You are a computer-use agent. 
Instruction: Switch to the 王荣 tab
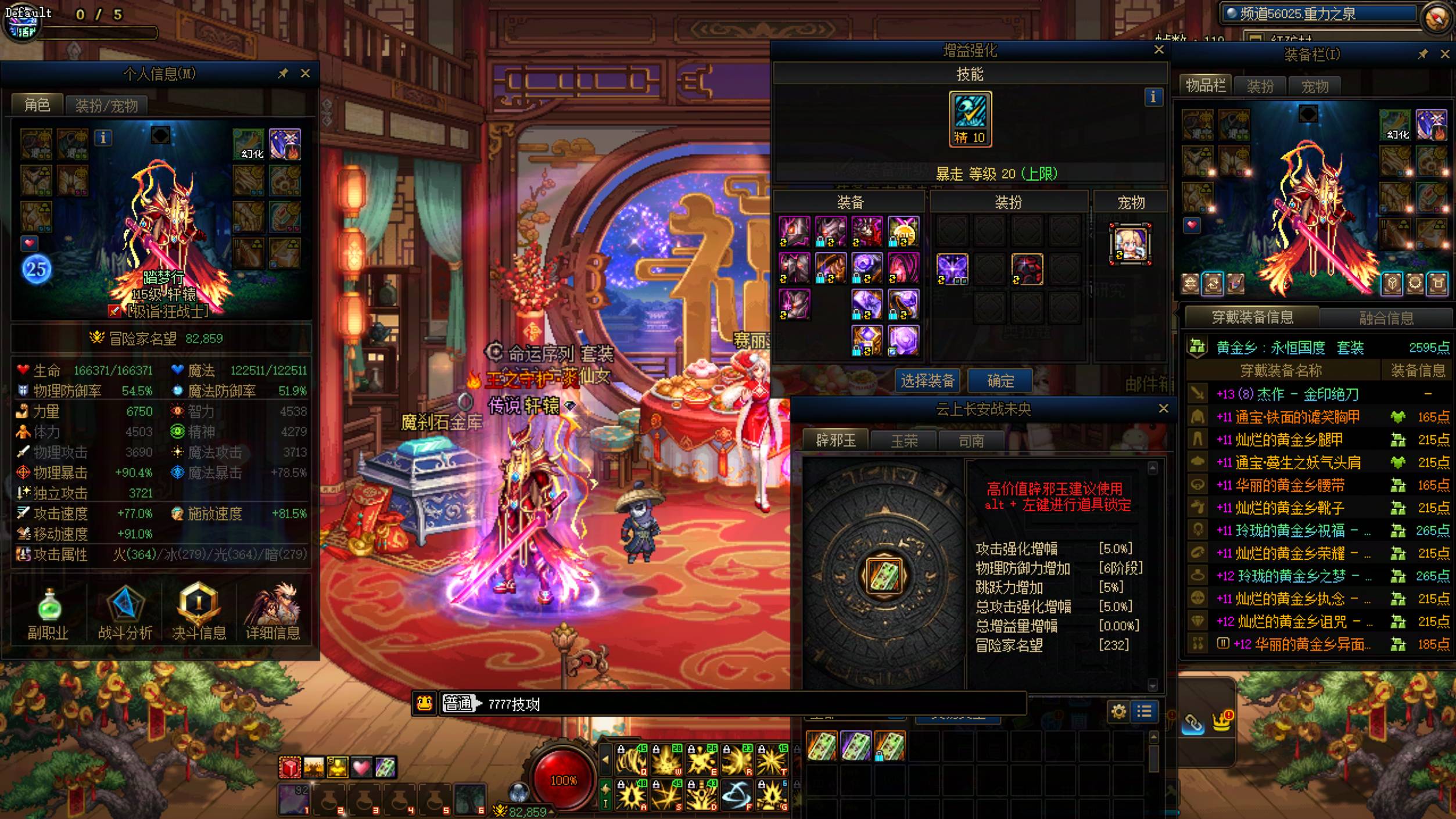[904, 441]
